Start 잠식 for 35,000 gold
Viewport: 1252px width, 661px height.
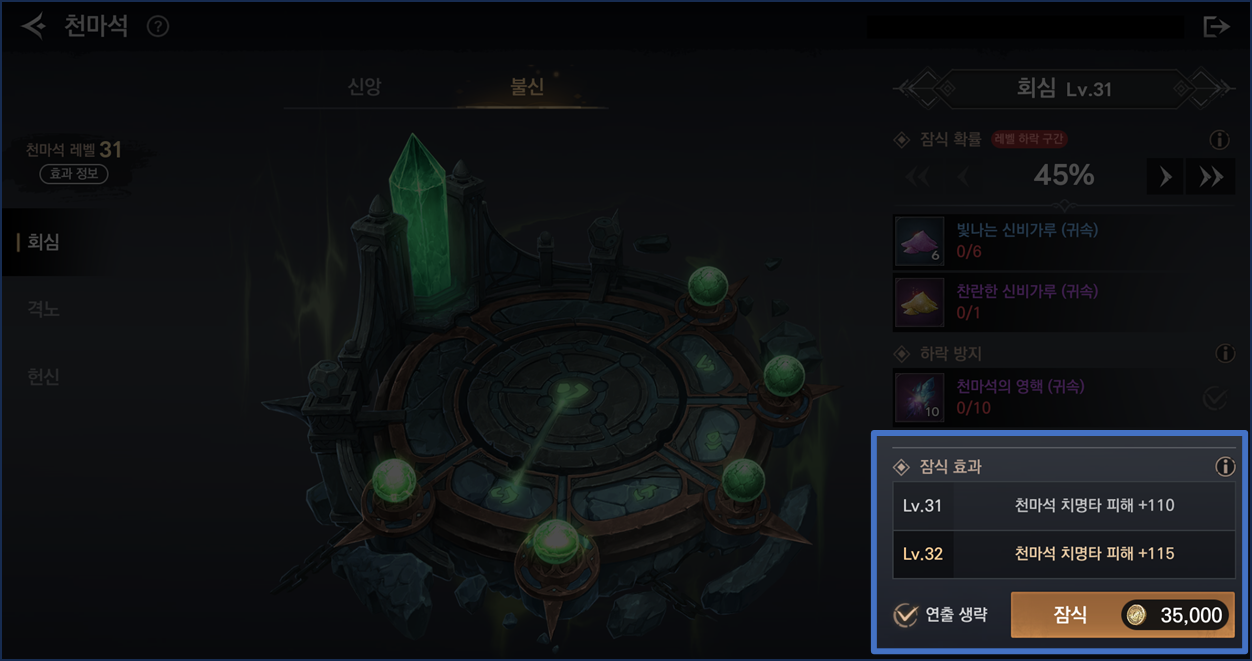coord(1122,615)
